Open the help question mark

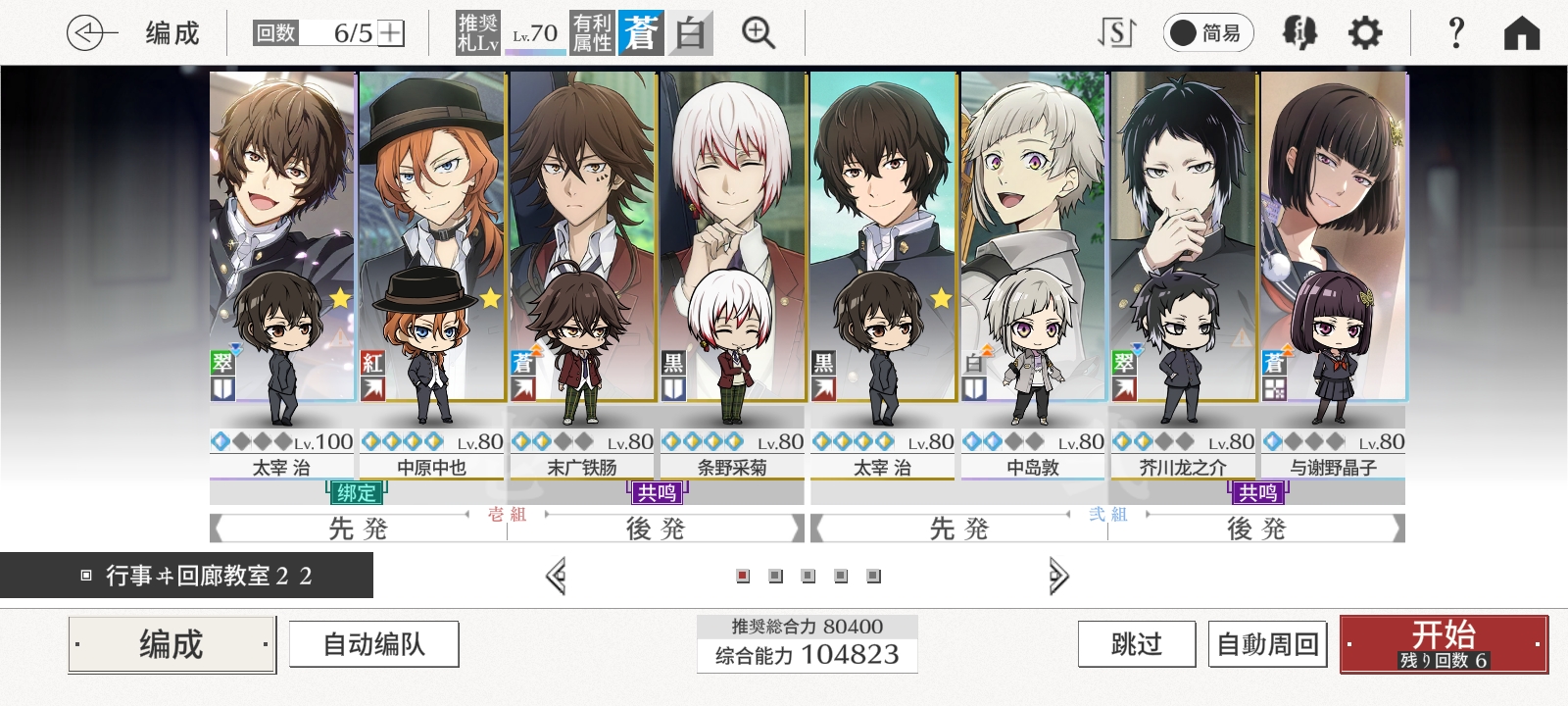(x=1456, y=32)
